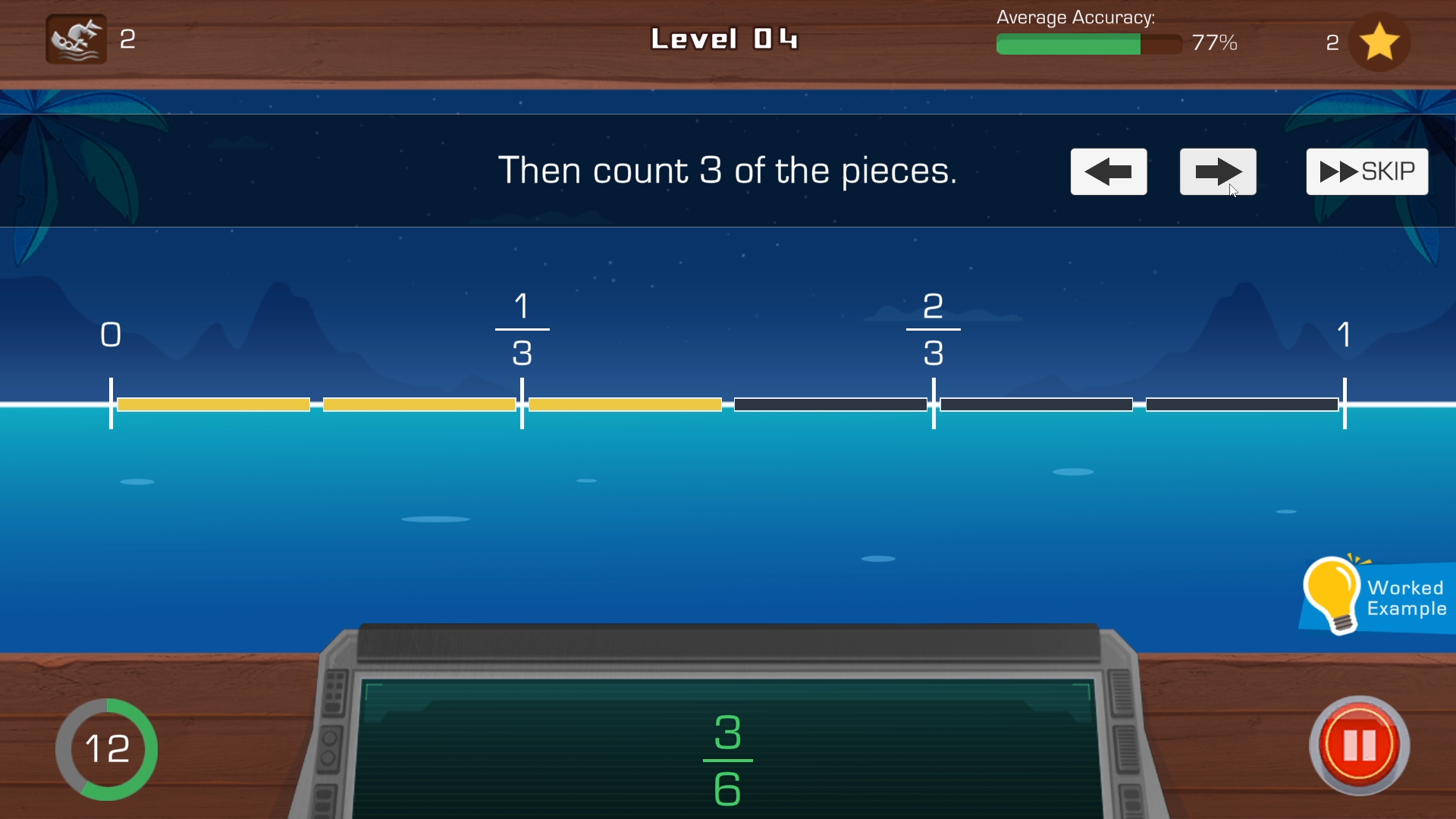Click the 1 label at the line's right end
The width and height of the screenshot is (1456, 819).
[x=1345, y=334]
